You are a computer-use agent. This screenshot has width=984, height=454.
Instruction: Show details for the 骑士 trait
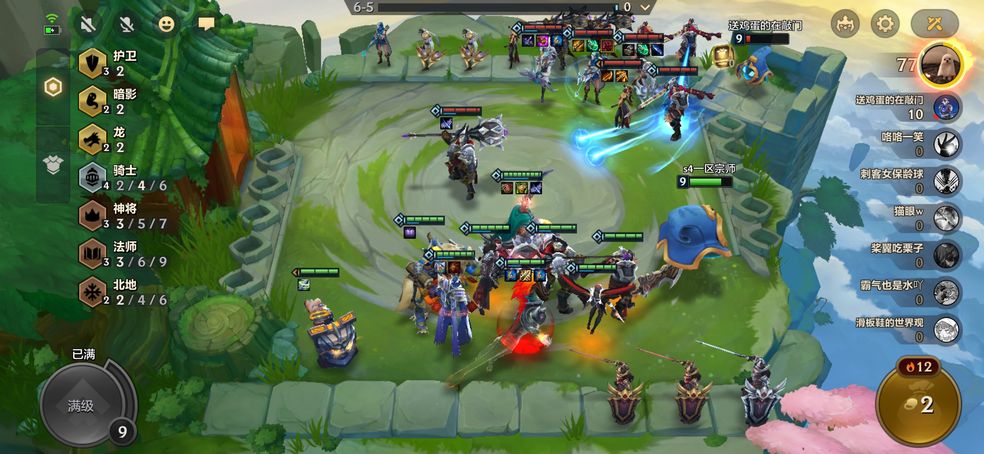[93, 178]
